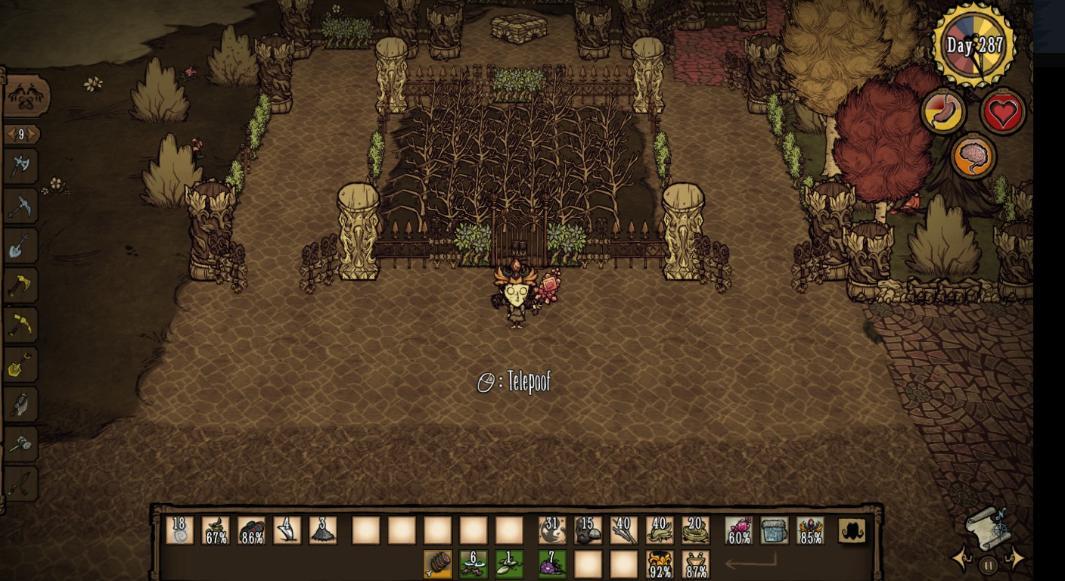Pick the regular shovel recipe

pyautogui.click(x=21, y=246)
